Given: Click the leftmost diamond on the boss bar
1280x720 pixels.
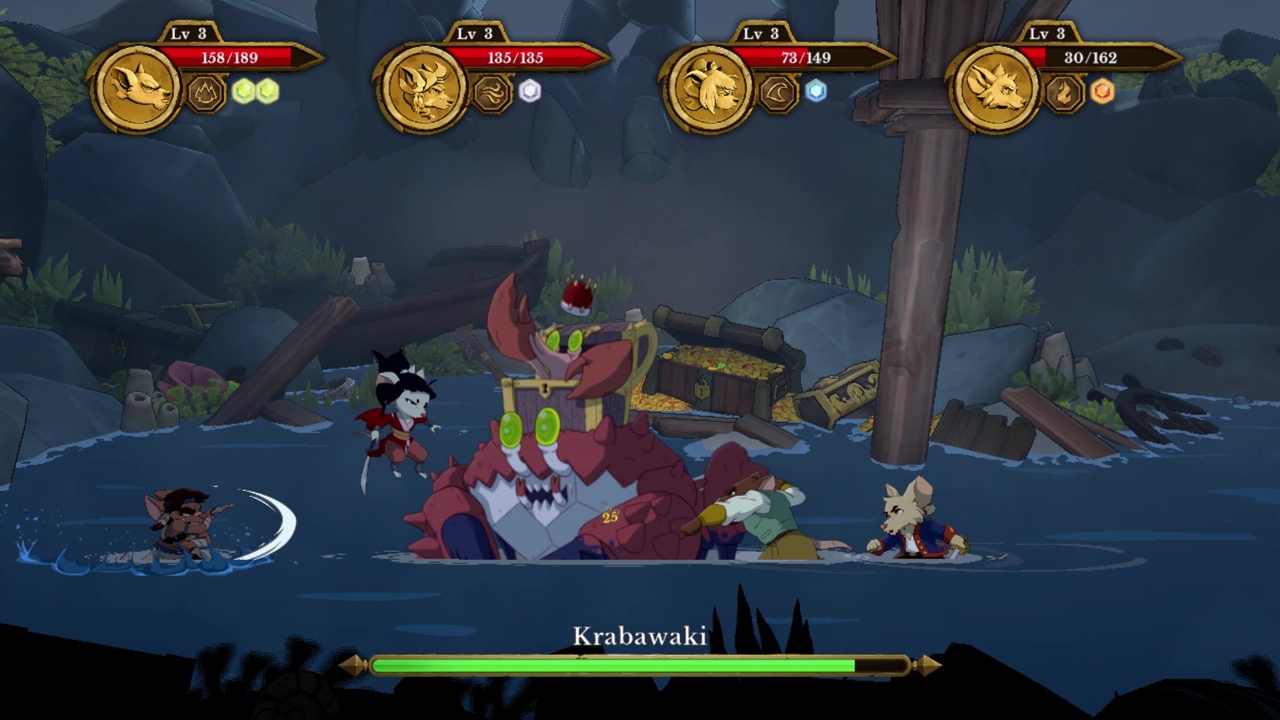Looking at the screenshot, I should click(357, 664).
